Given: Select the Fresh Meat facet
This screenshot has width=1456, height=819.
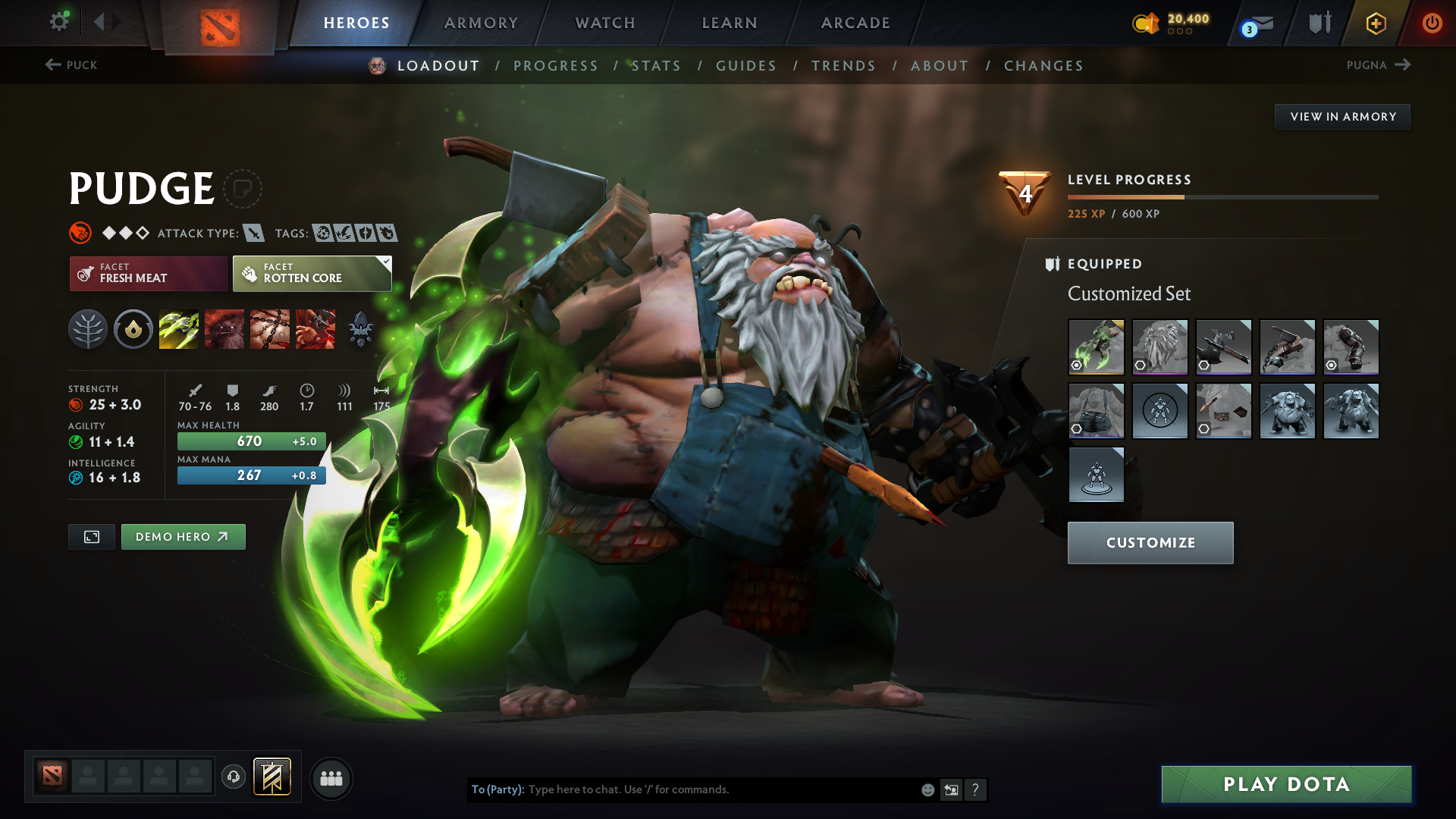Looking at the screenshot, I should (149, 274).
